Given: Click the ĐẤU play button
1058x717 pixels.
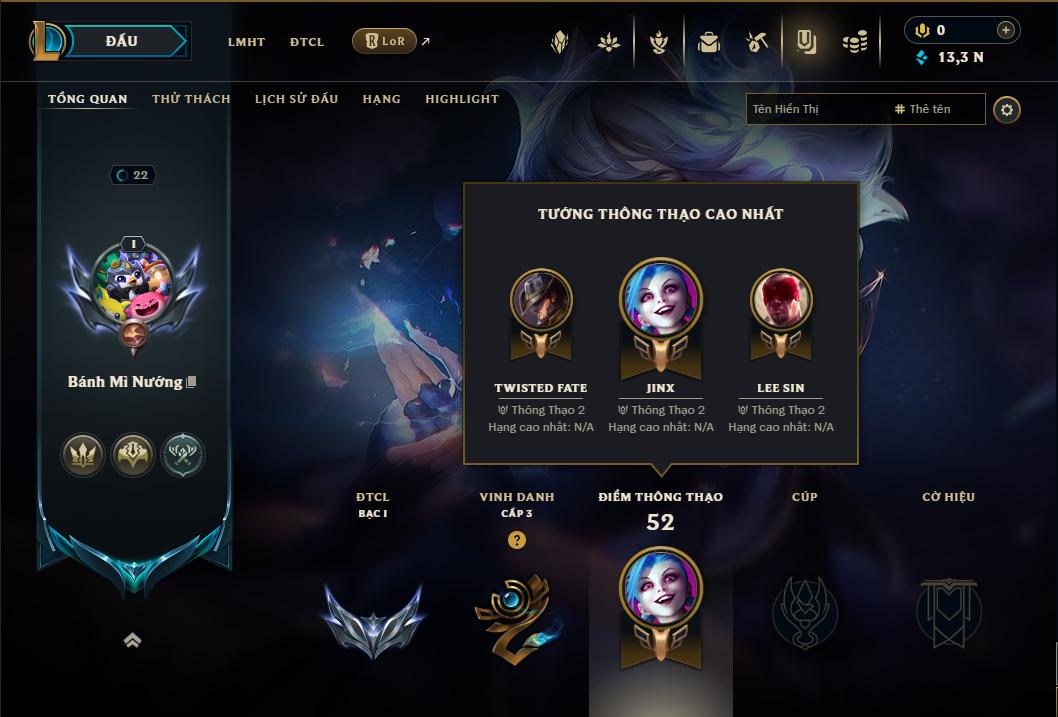Looking at the screenshot, I should point(122,41).
